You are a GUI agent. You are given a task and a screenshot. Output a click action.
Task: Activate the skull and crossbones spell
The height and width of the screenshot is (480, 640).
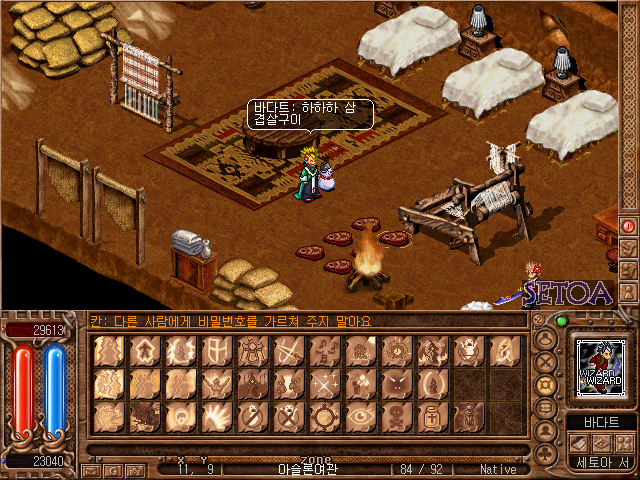tap(395, 416)
